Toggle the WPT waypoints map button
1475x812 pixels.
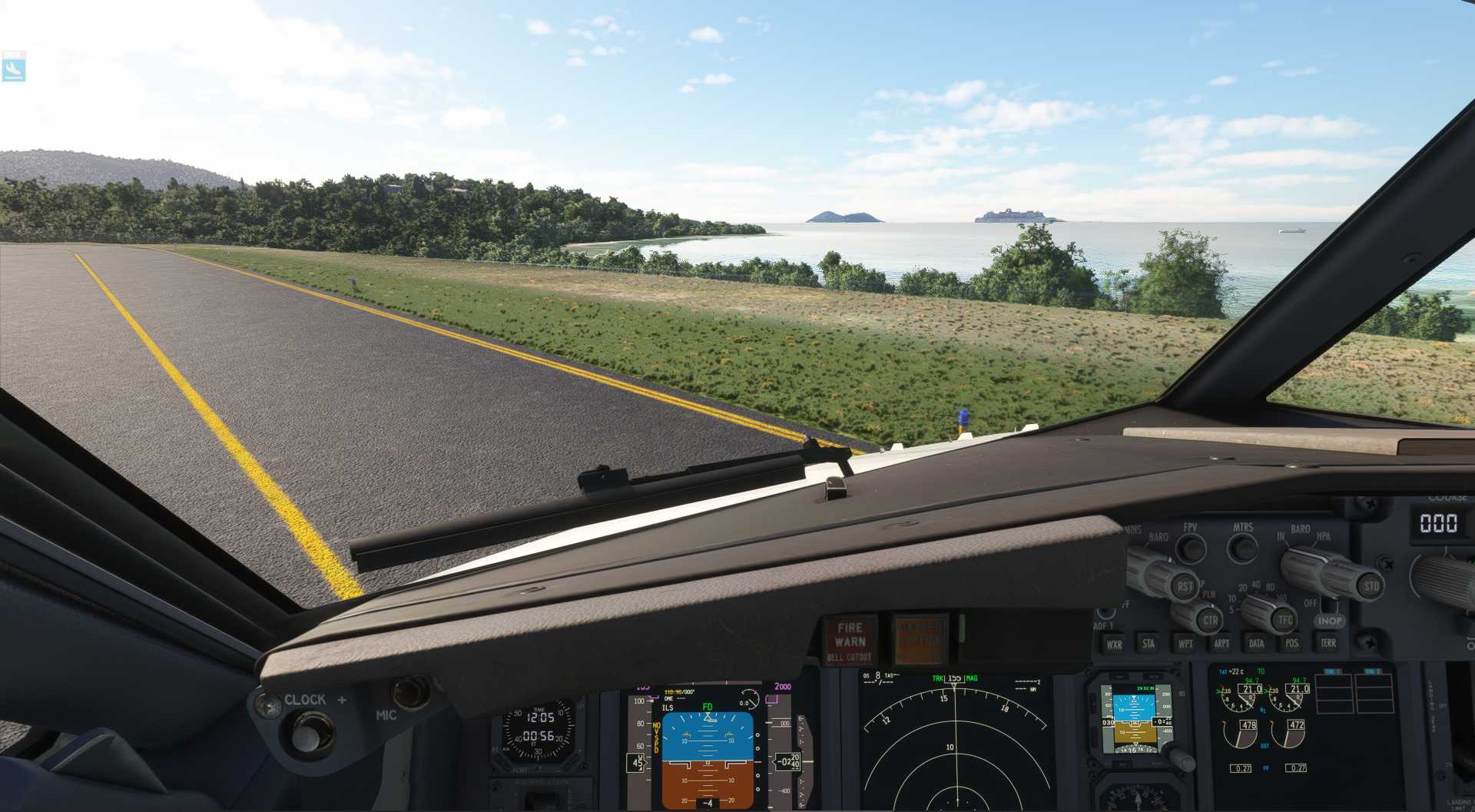(1185, 644)
